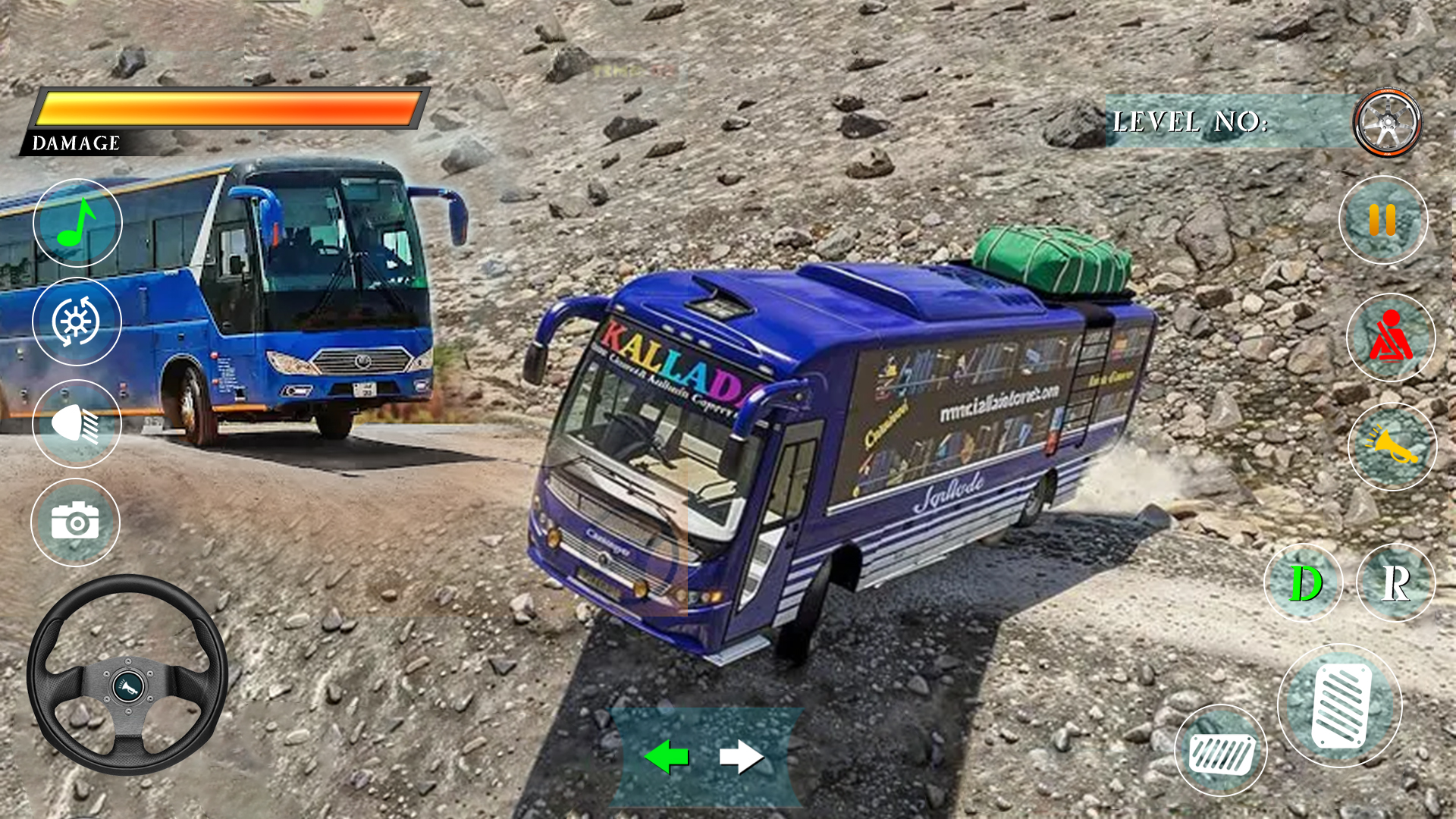Select the snowflake traction control icon
Screen dimensions: 1456x819
point(77,320)
